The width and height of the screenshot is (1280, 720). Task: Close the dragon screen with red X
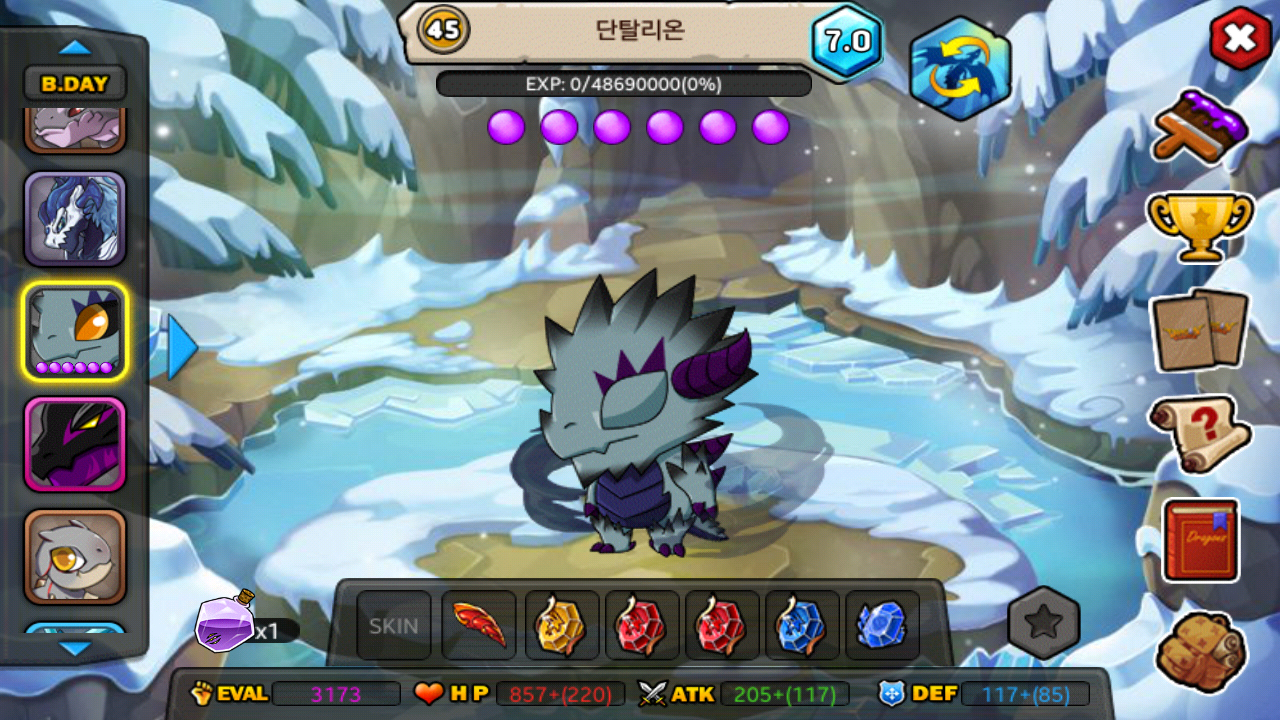pyautogui.click(x=1240, y=39)
